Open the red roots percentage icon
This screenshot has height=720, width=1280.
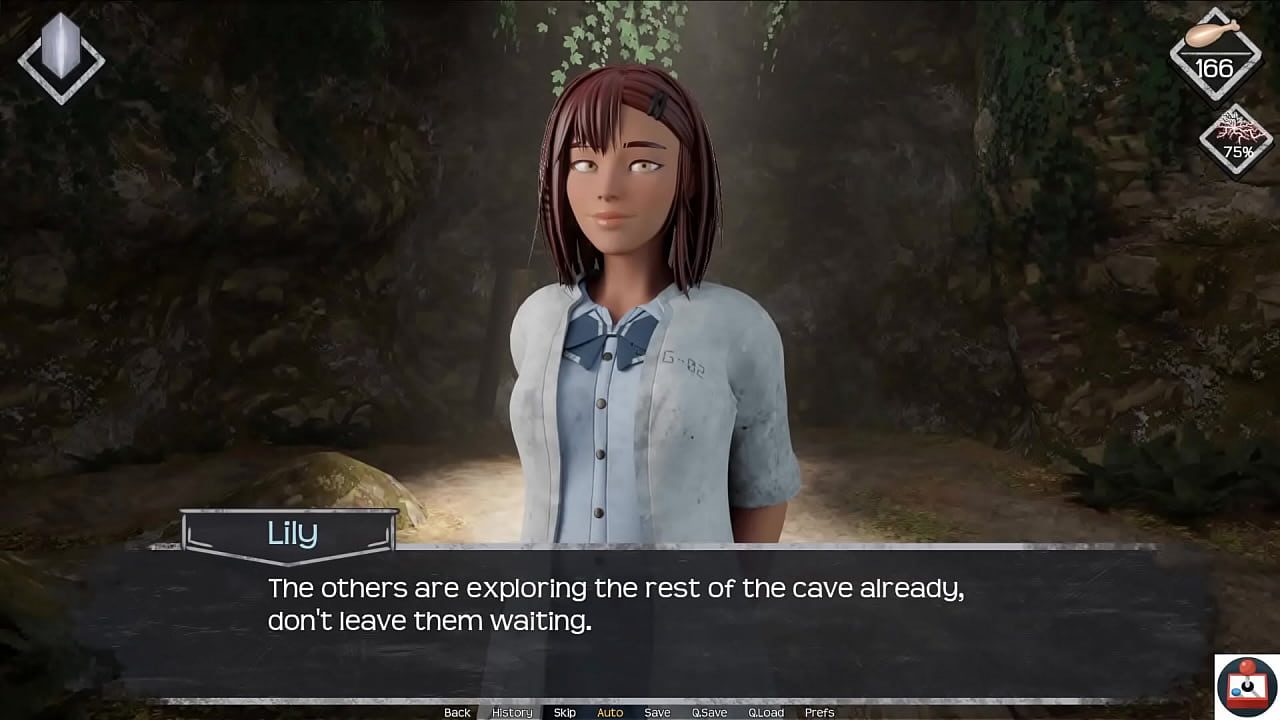coord(1238,140)
